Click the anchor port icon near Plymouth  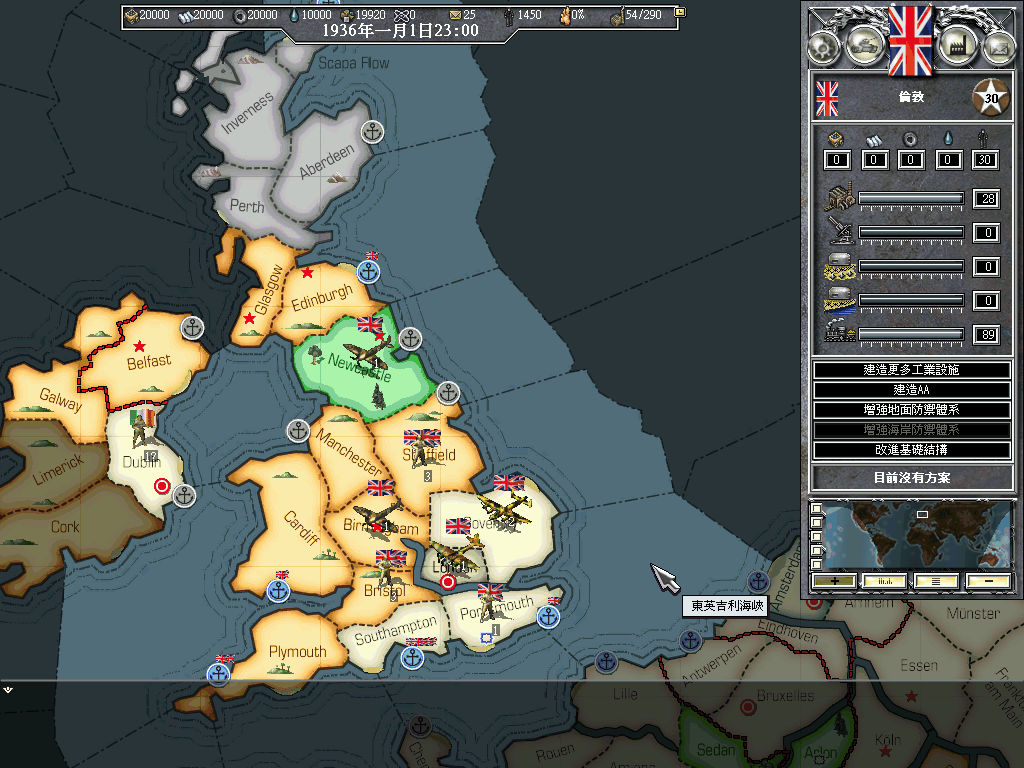pyautogui.click(x=219, y=673)
